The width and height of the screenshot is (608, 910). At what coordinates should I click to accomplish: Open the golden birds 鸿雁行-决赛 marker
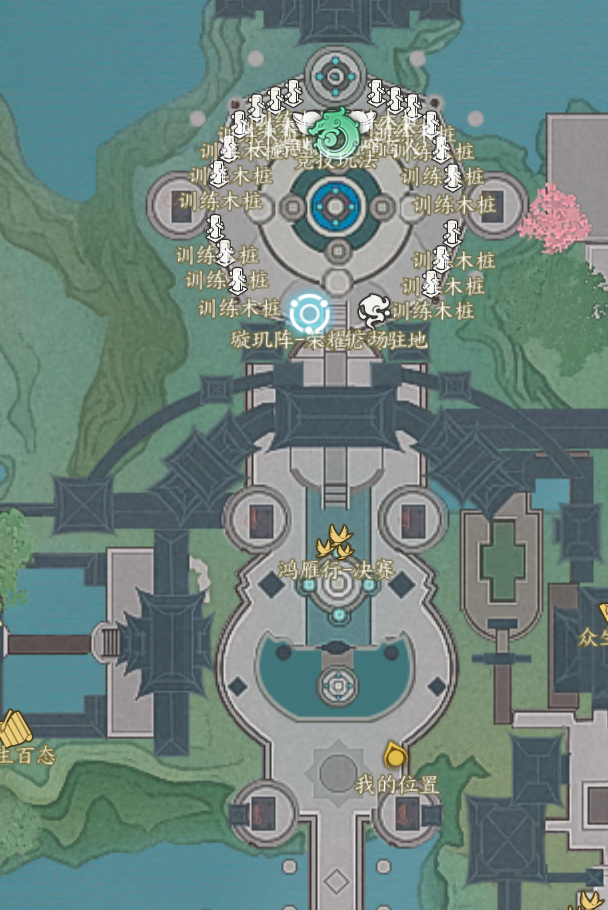335,543
